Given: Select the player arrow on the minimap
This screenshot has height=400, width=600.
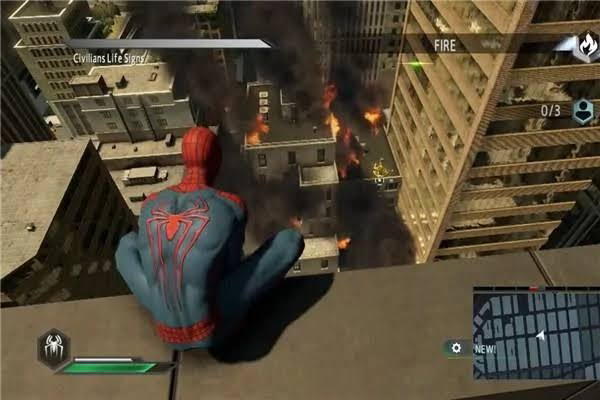Looking at the screenshot, I should [x=541, y=336].
